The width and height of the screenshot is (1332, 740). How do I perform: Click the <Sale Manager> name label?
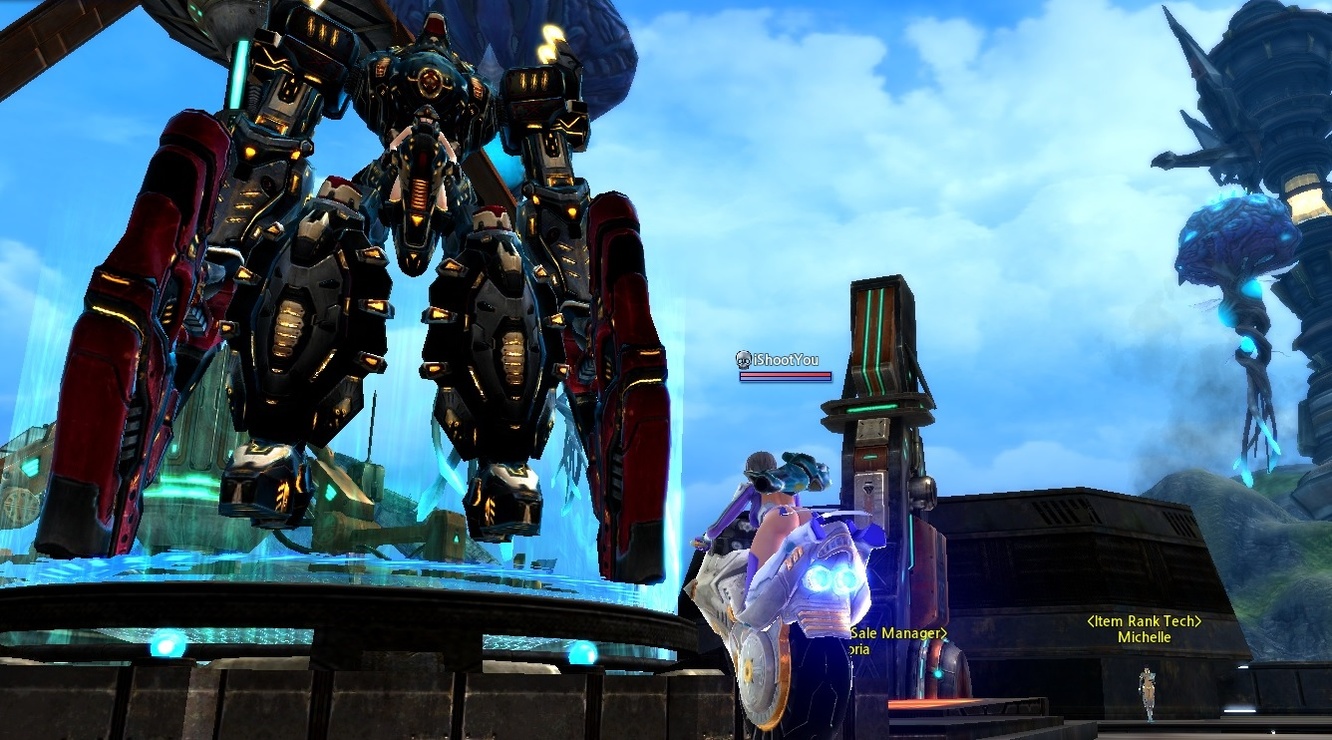tap(897, 632)
